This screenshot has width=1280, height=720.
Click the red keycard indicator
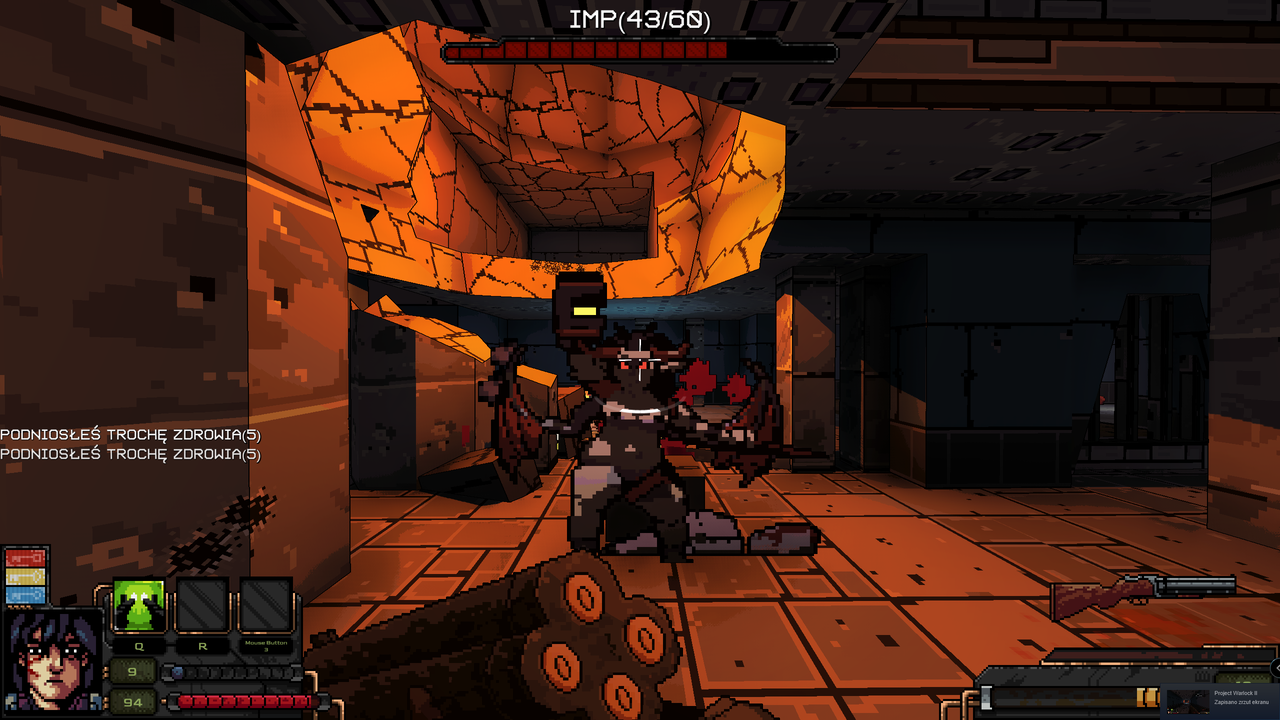tap(24, 557)
